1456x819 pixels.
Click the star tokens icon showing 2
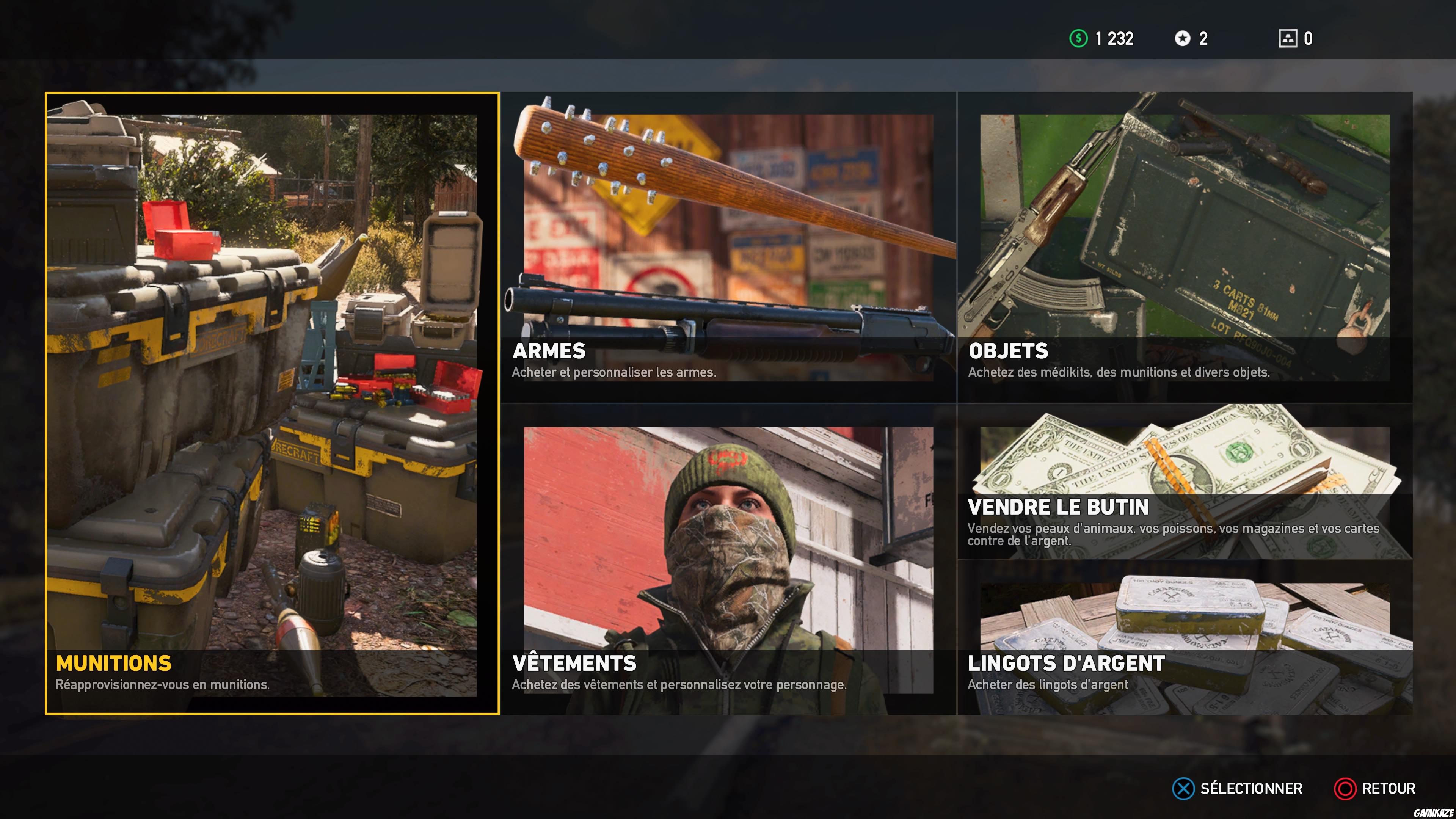click(x=1182, y=39)
